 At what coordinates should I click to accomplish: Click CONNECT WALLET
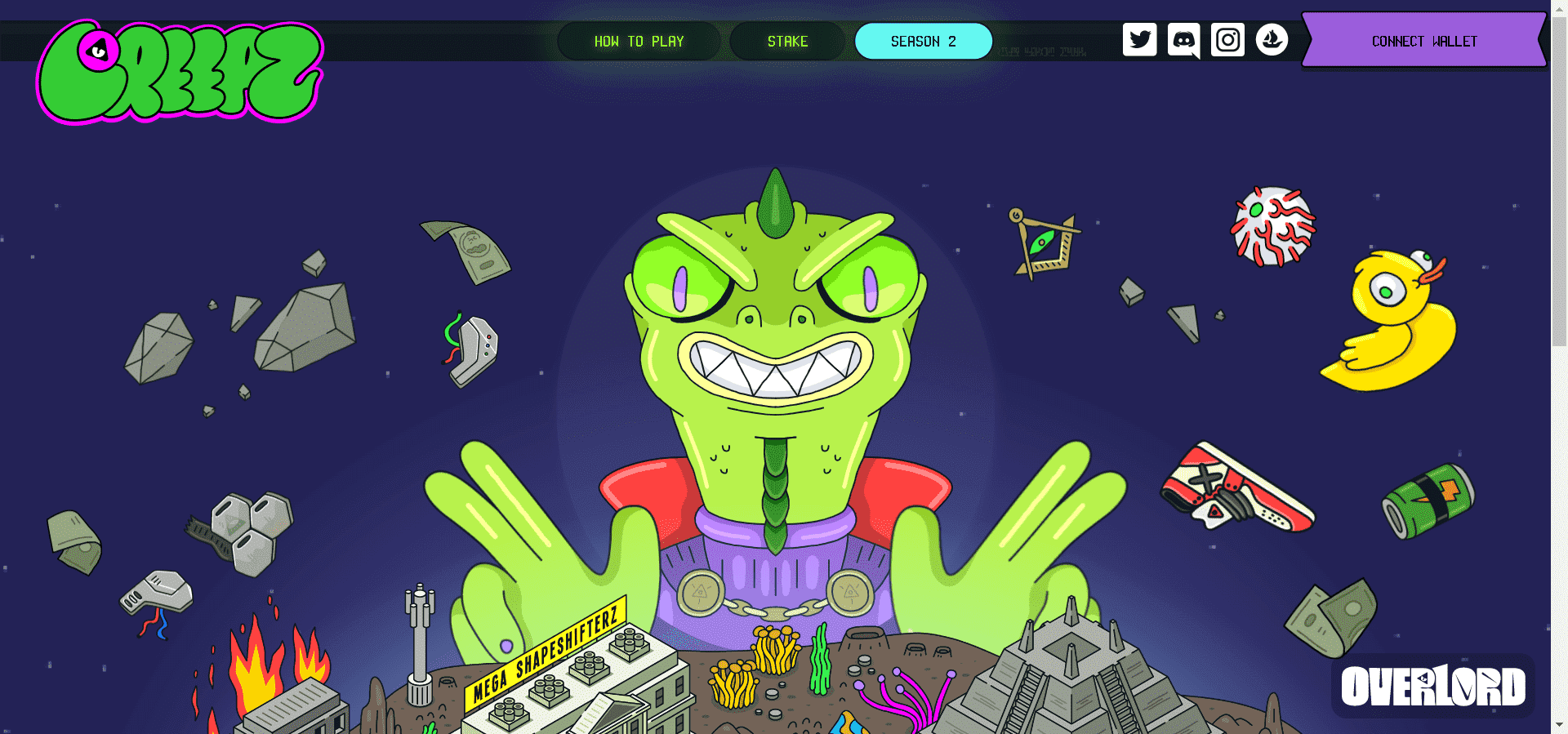point(1424,41)
